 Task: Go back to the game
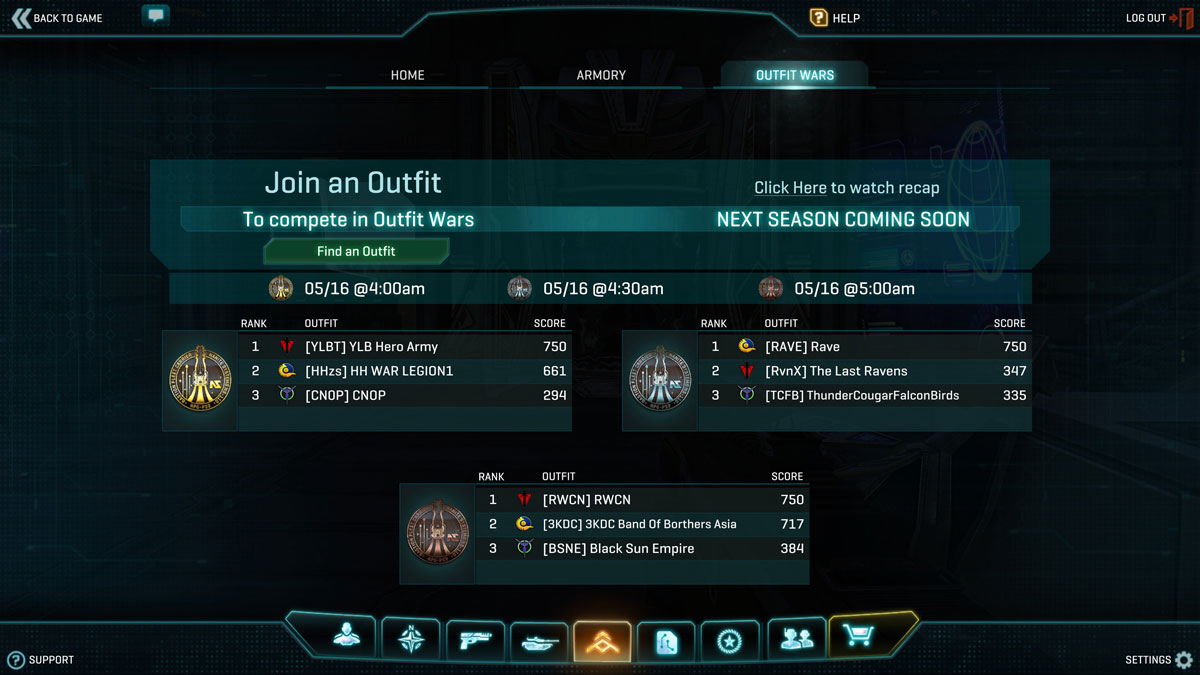coord(57,18)
